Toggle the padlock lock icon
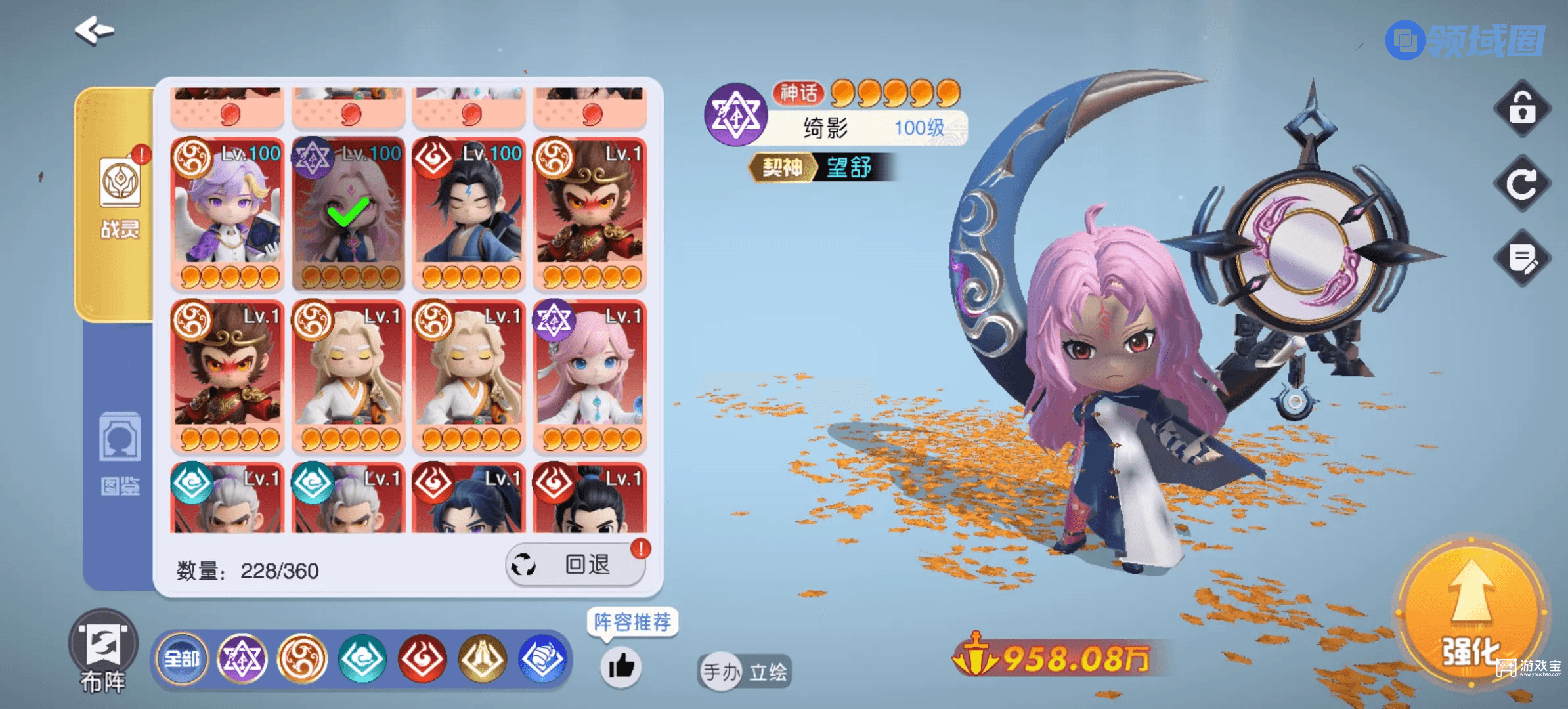Image resolution: width=1568 pixels, height=709 pixels. (x=1522, y=108)
